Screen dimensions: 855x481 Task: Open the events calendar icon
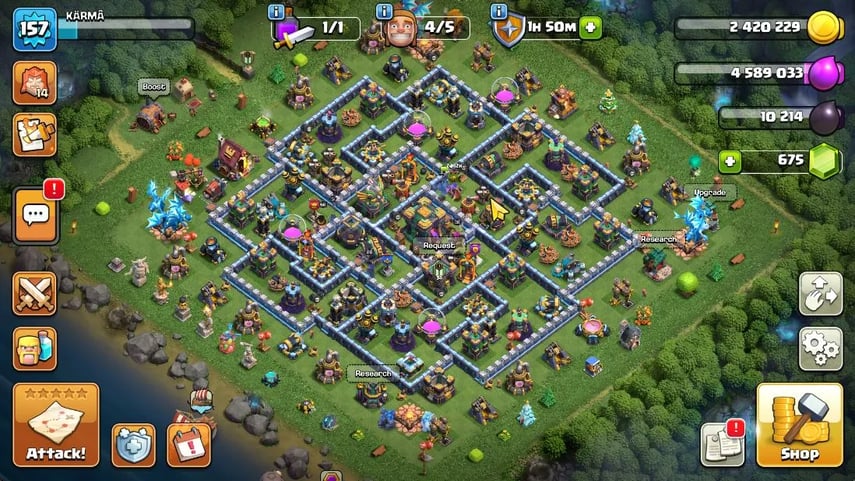[x=187, y=445]
